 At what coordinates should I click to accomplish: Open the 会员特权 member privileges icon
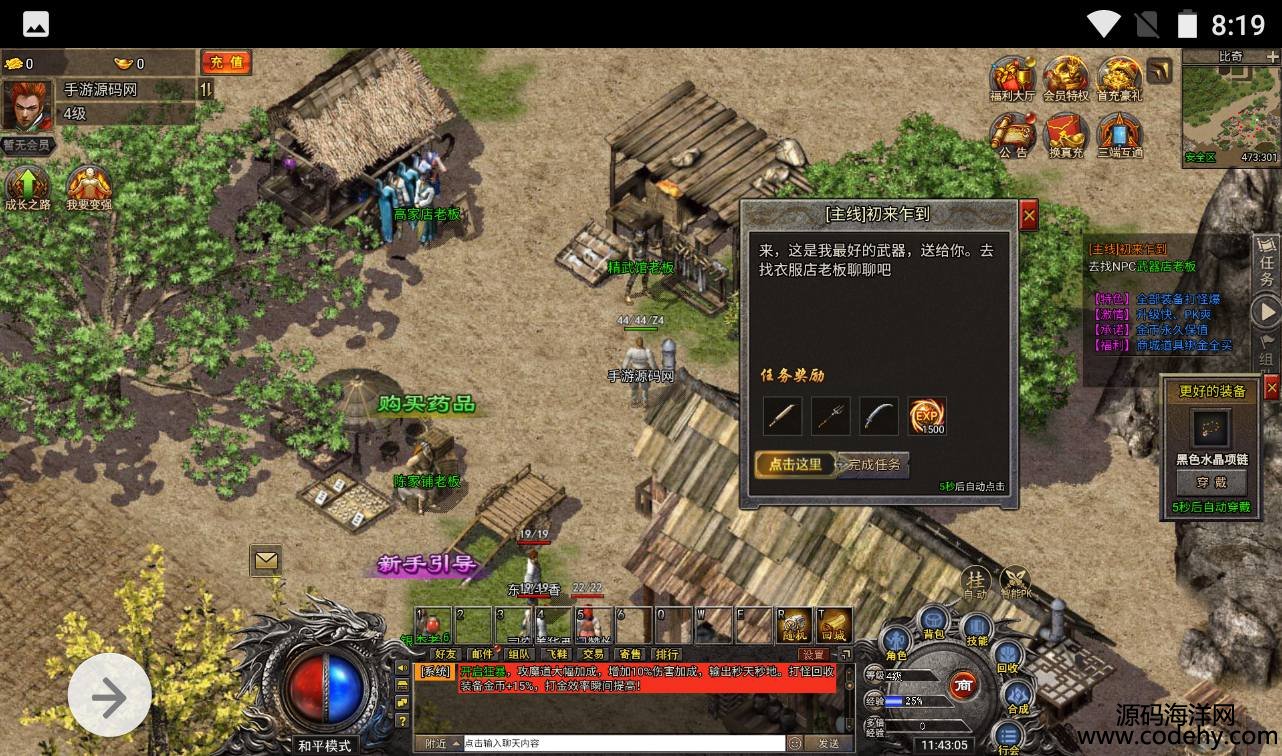coord(1065,78)
